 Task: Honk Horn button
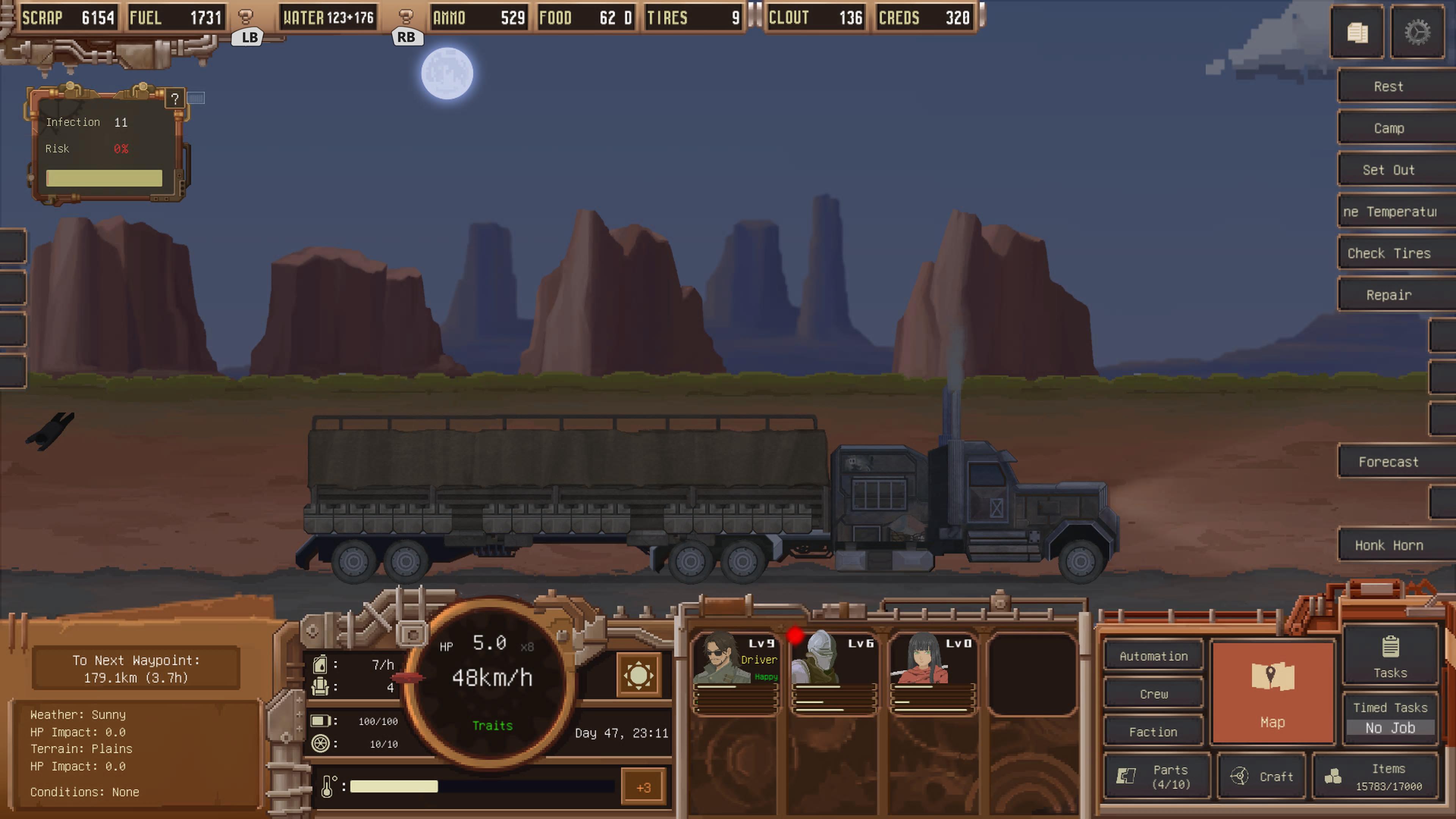tap(1388, 546)
